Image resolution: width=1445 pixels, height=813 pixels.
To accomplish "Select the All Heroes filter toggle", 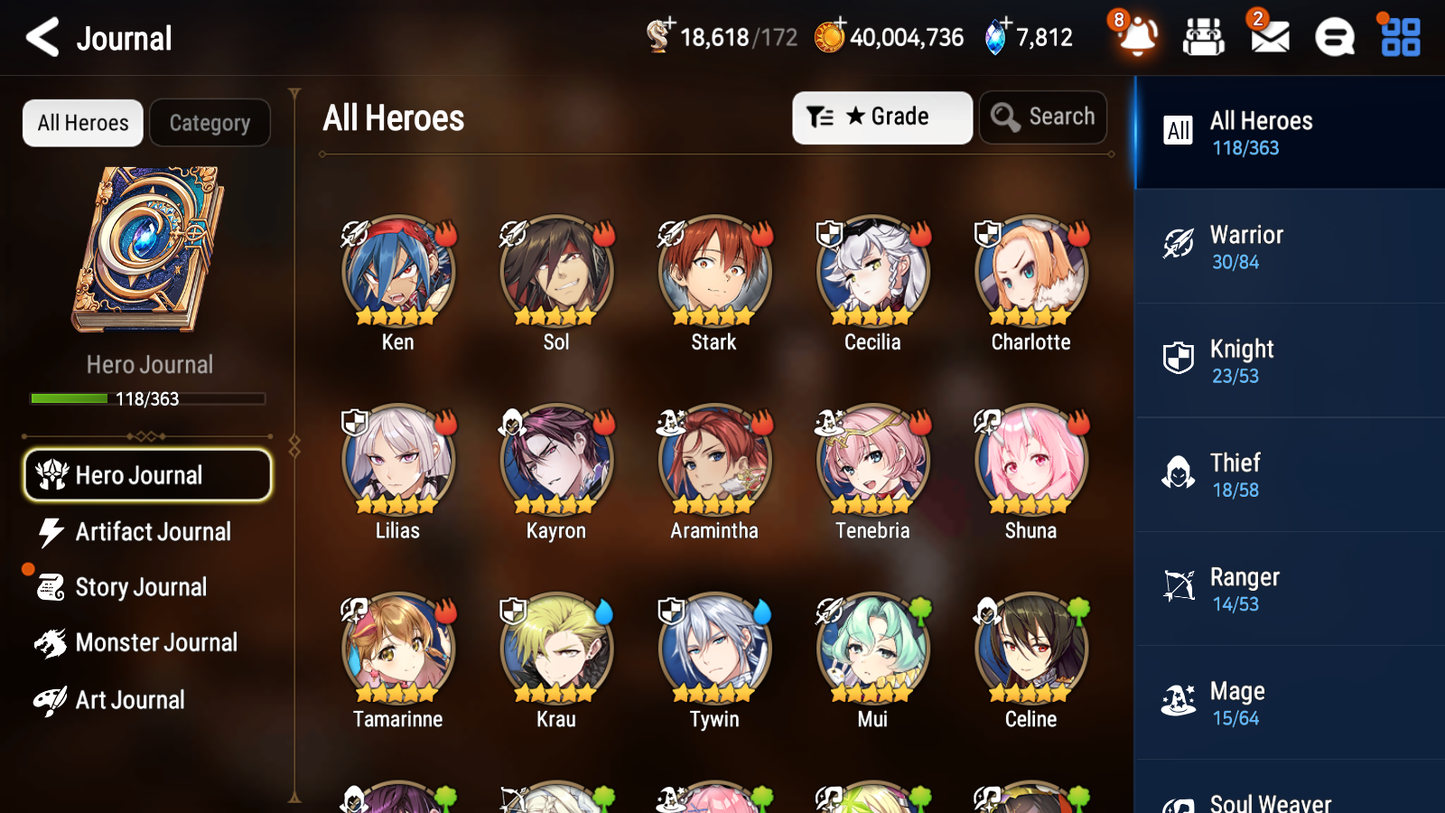I will coord(82,122).
